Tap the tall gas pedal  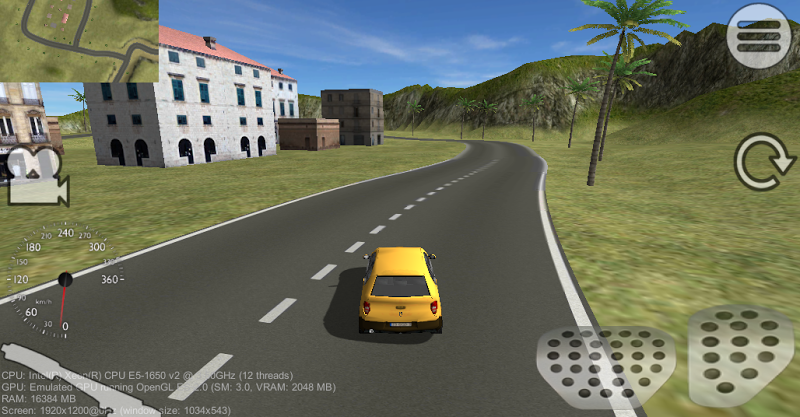pyautogui.click(x=742, y=356)
